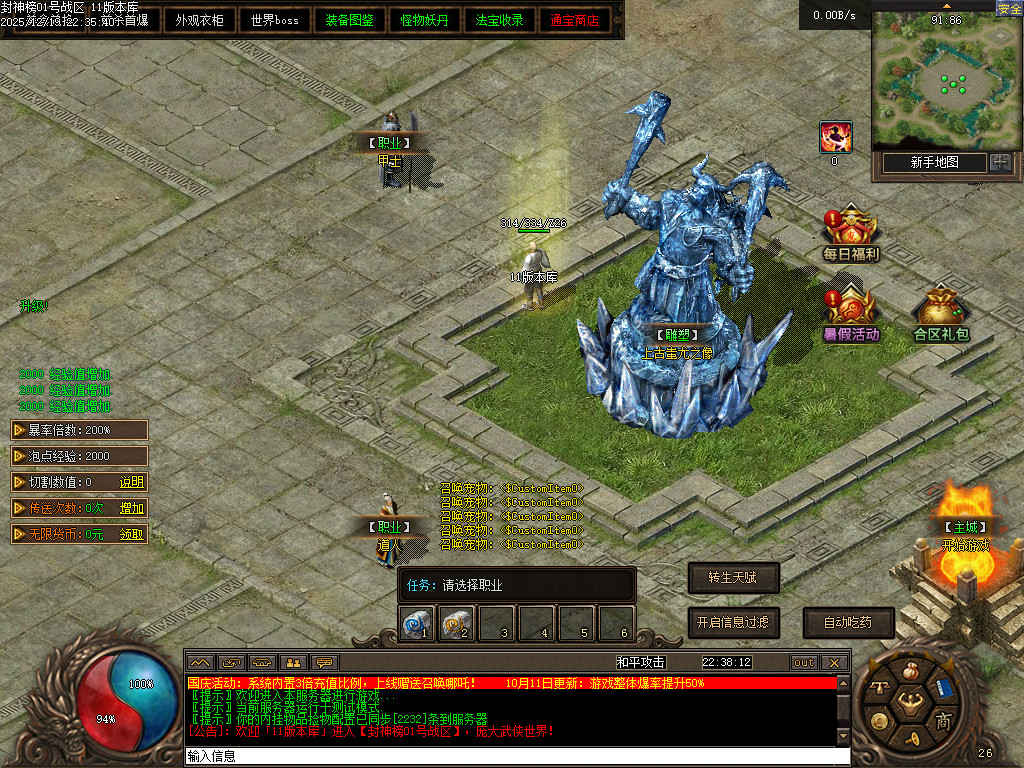
Task: Open the 法宝收录 menu
Action: point(500,20)
